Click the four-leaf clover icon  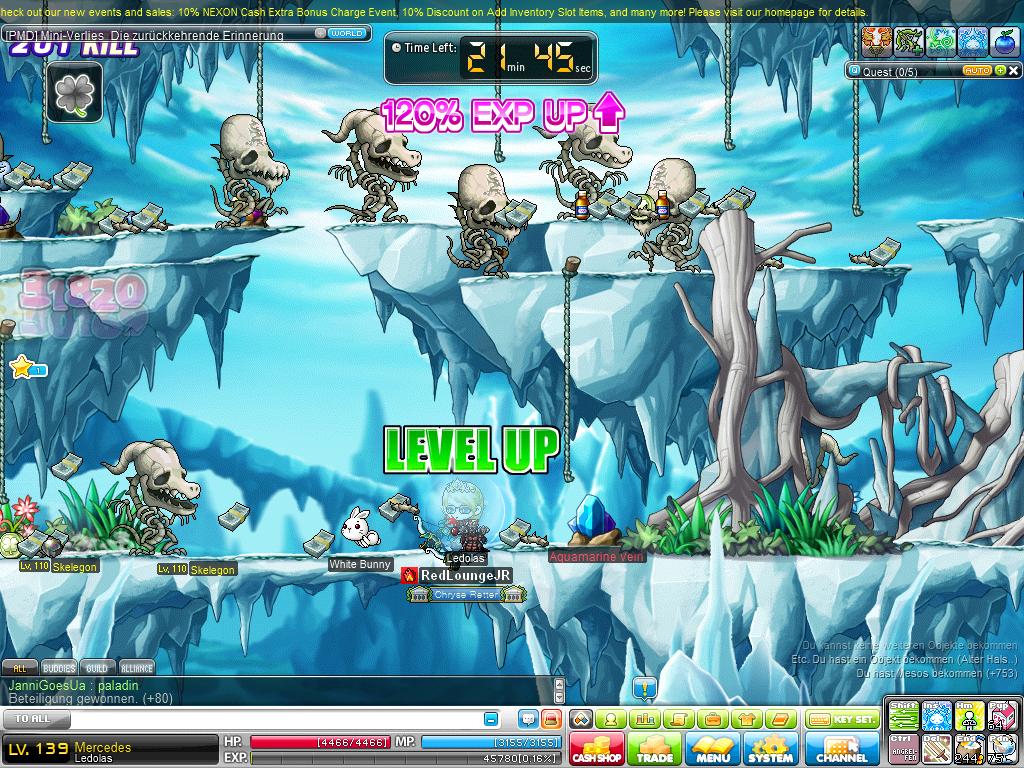[74, 93]
